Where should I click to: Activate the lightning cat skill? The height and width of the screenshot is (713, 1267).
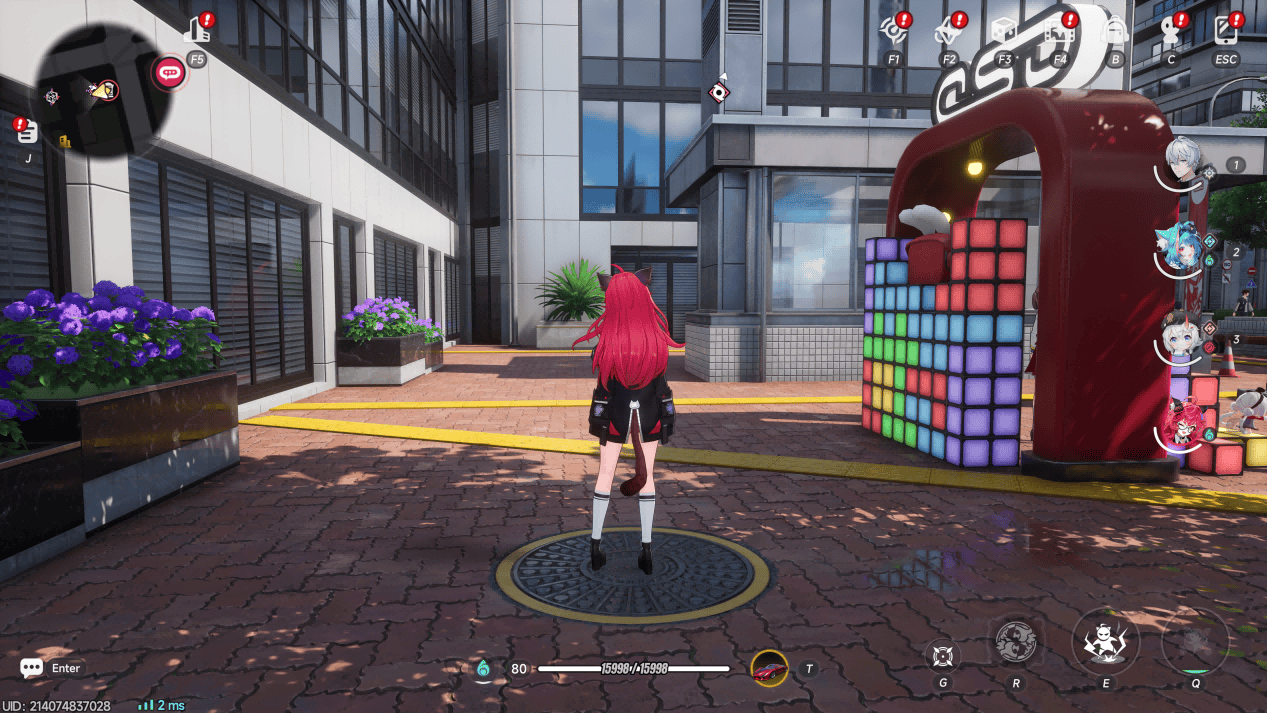(1105, 641)
